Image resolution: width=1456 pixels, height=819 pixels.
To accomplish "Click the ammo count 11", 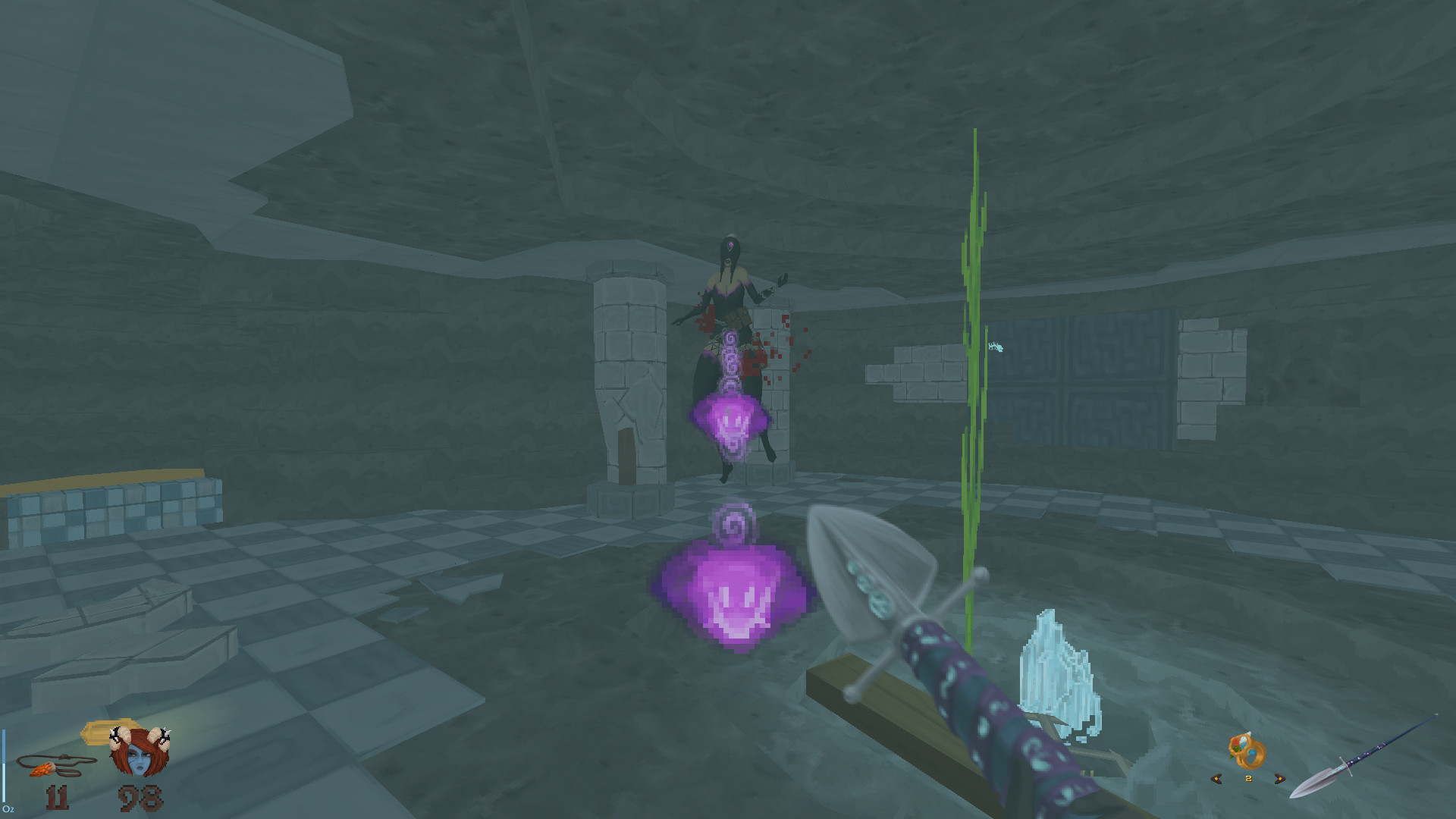I will (57, 796).
